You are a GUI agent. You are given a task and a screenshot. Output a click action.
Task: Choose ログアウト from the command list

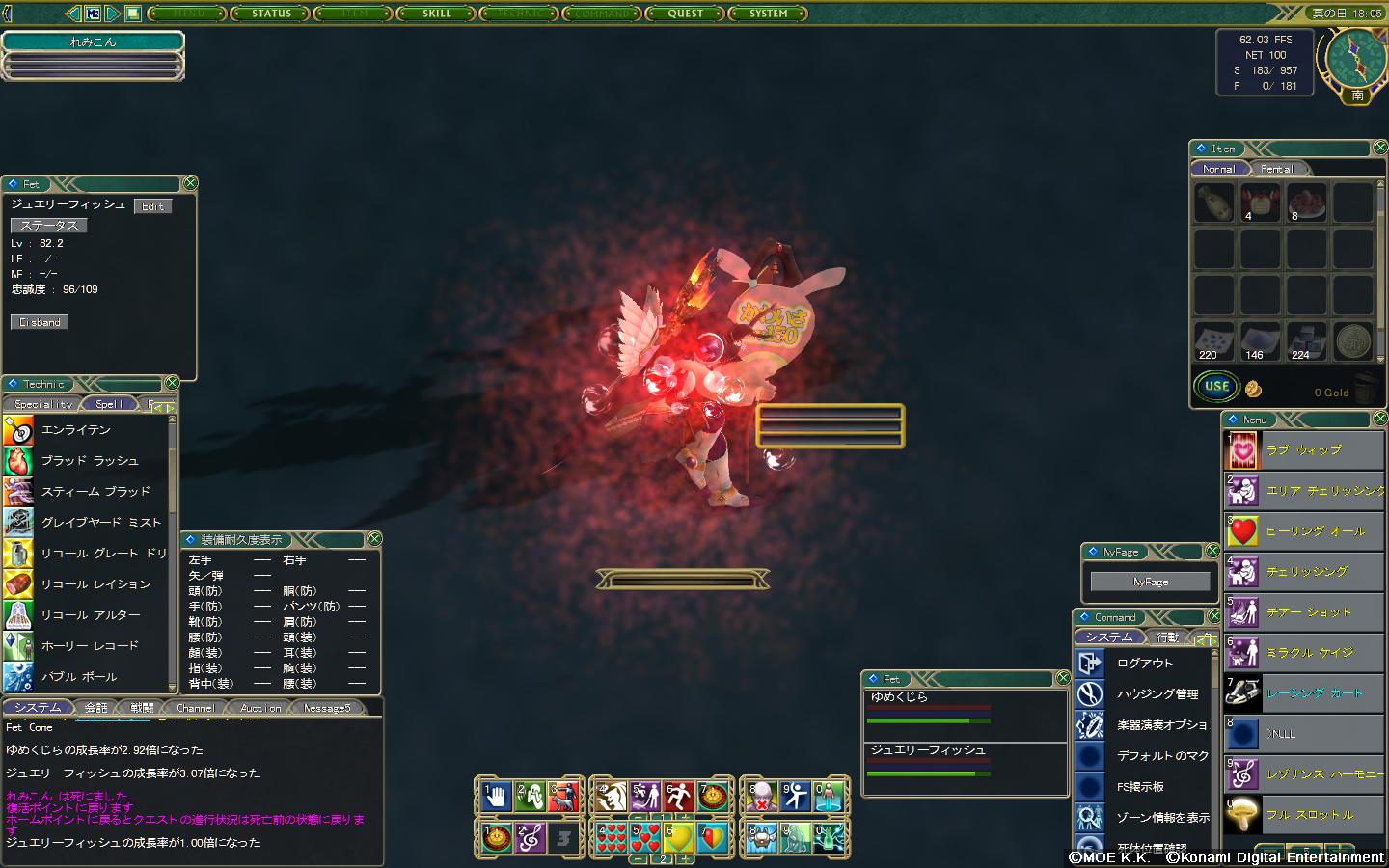pos(1144,664)
